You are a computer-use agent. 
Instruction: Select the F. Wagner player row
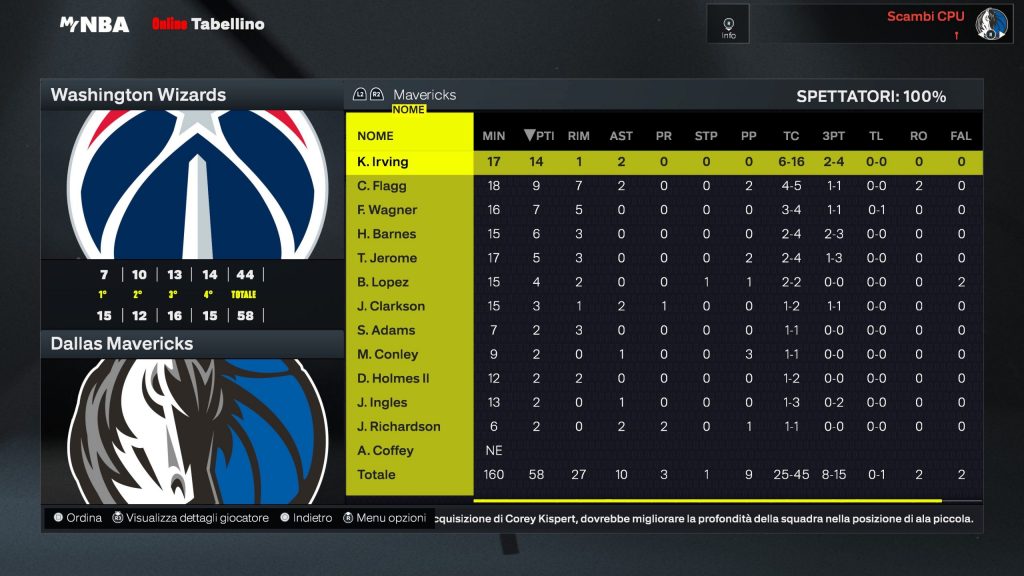pos(387,210)
